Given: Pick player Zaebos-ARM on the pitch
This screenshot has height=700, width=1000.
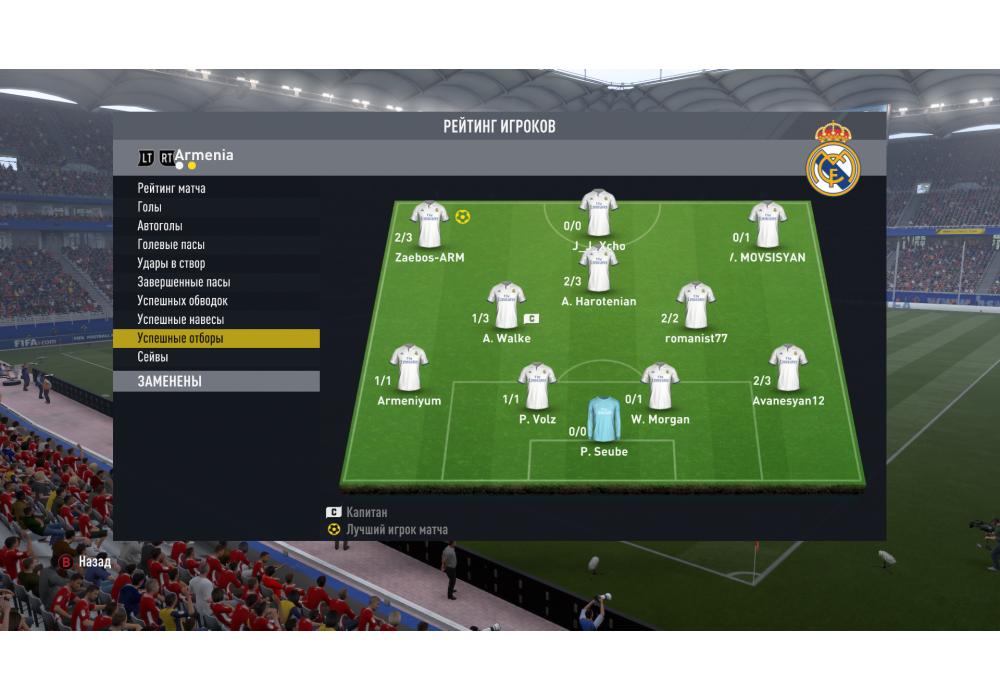Looking at the screenshot, I should tap(429, 225).
